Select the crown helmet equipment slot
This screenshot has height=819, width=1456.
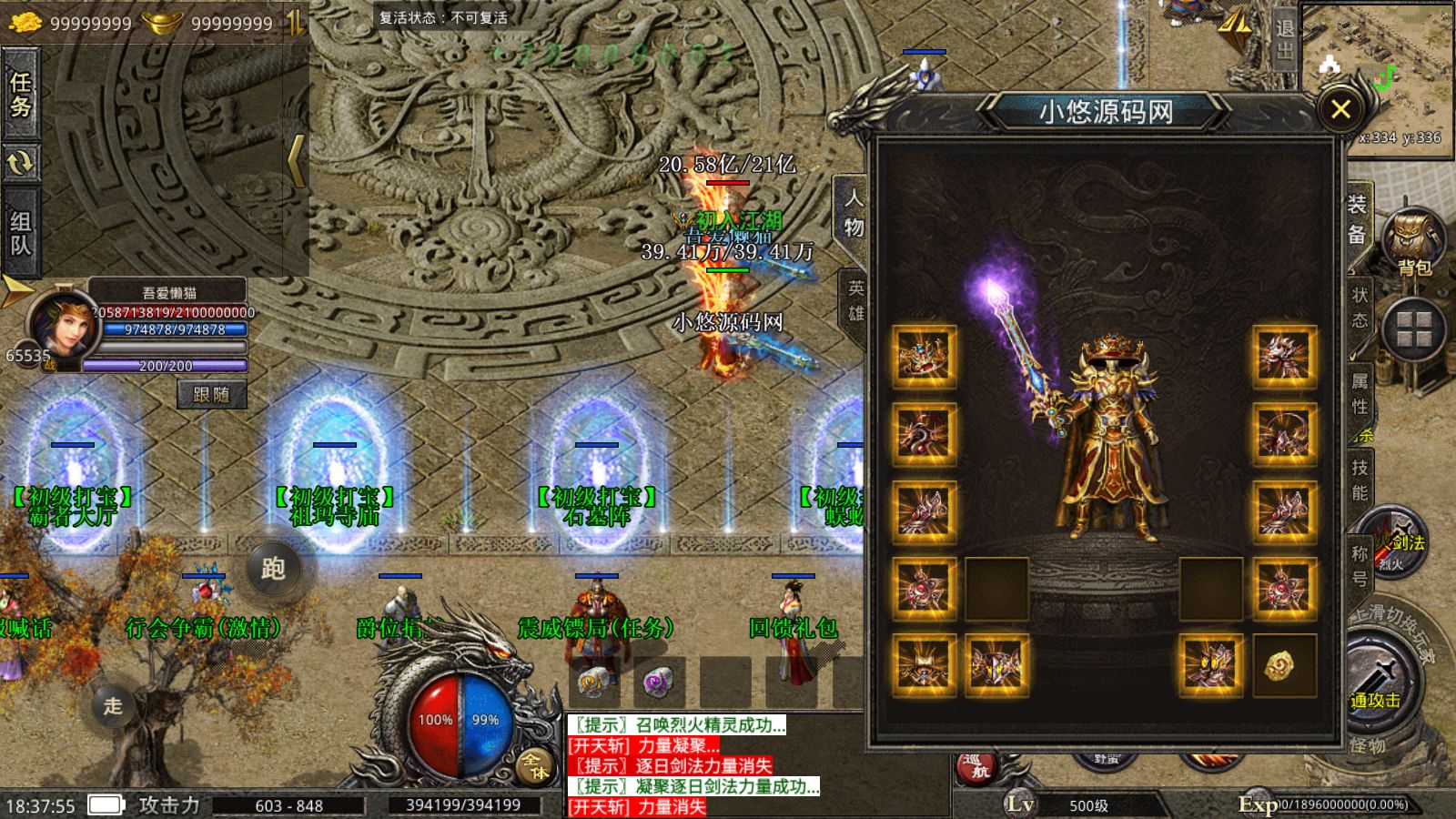point(924,355)
